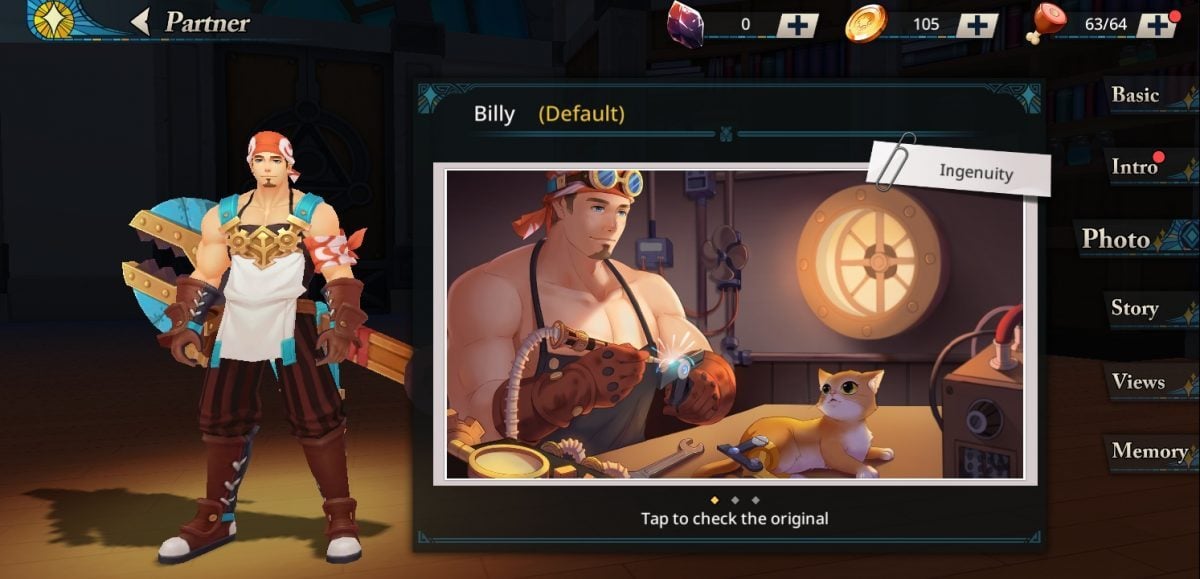This screenshot has height=579, width=1200.
Task: Show the Story tab
Action: (x=1135, y=309)
